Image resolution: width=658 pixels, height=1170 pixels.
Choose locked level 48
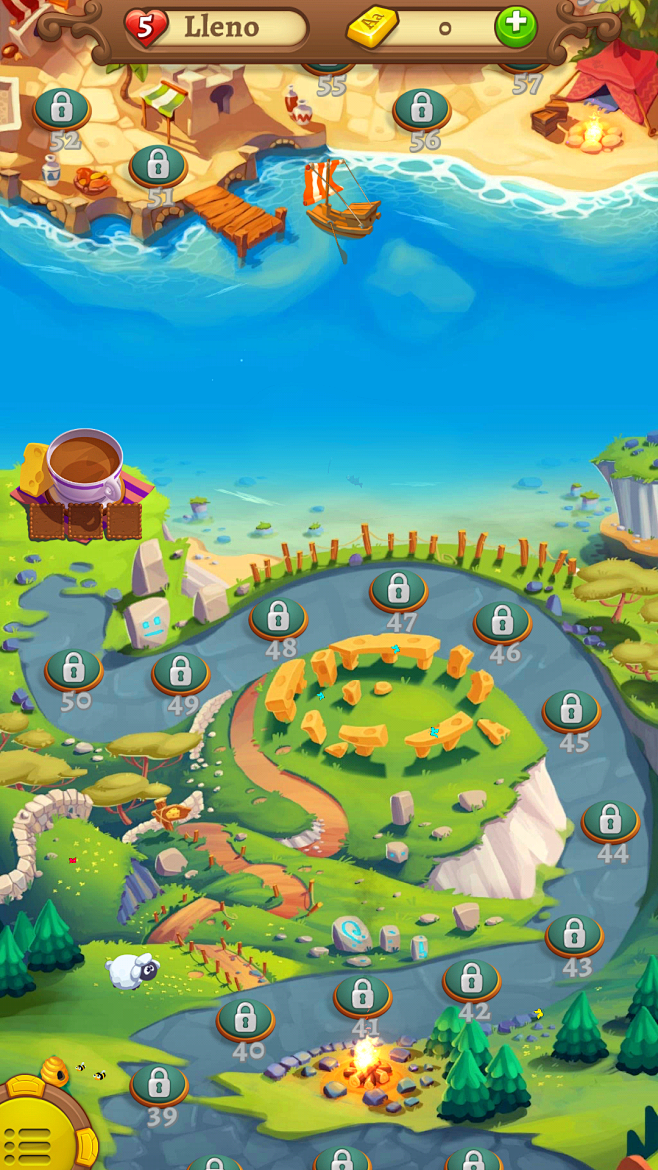click(x=278, y=618)
